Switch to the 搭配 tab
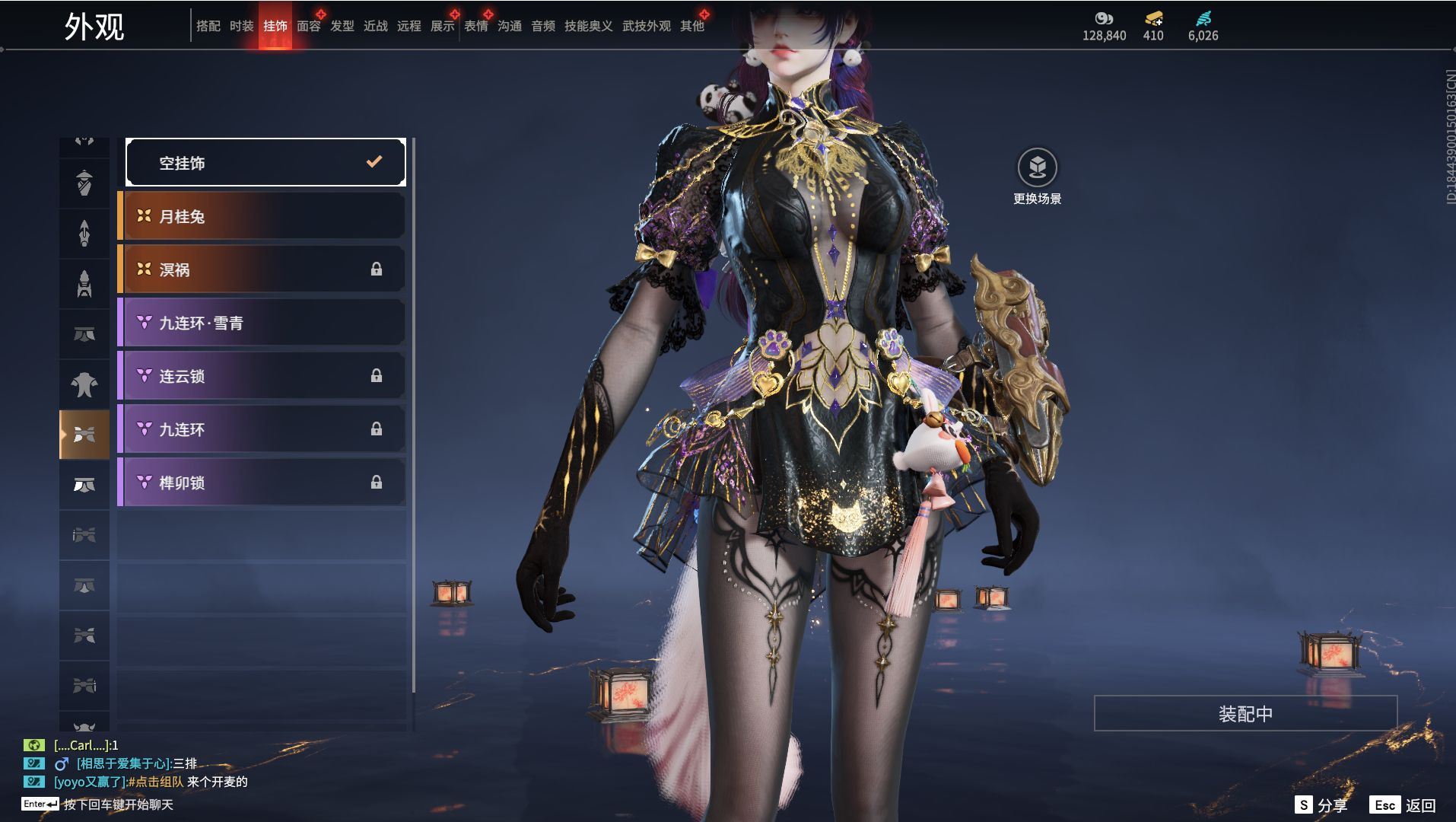This screenshot has width=1456, height=822. [208, 26]
